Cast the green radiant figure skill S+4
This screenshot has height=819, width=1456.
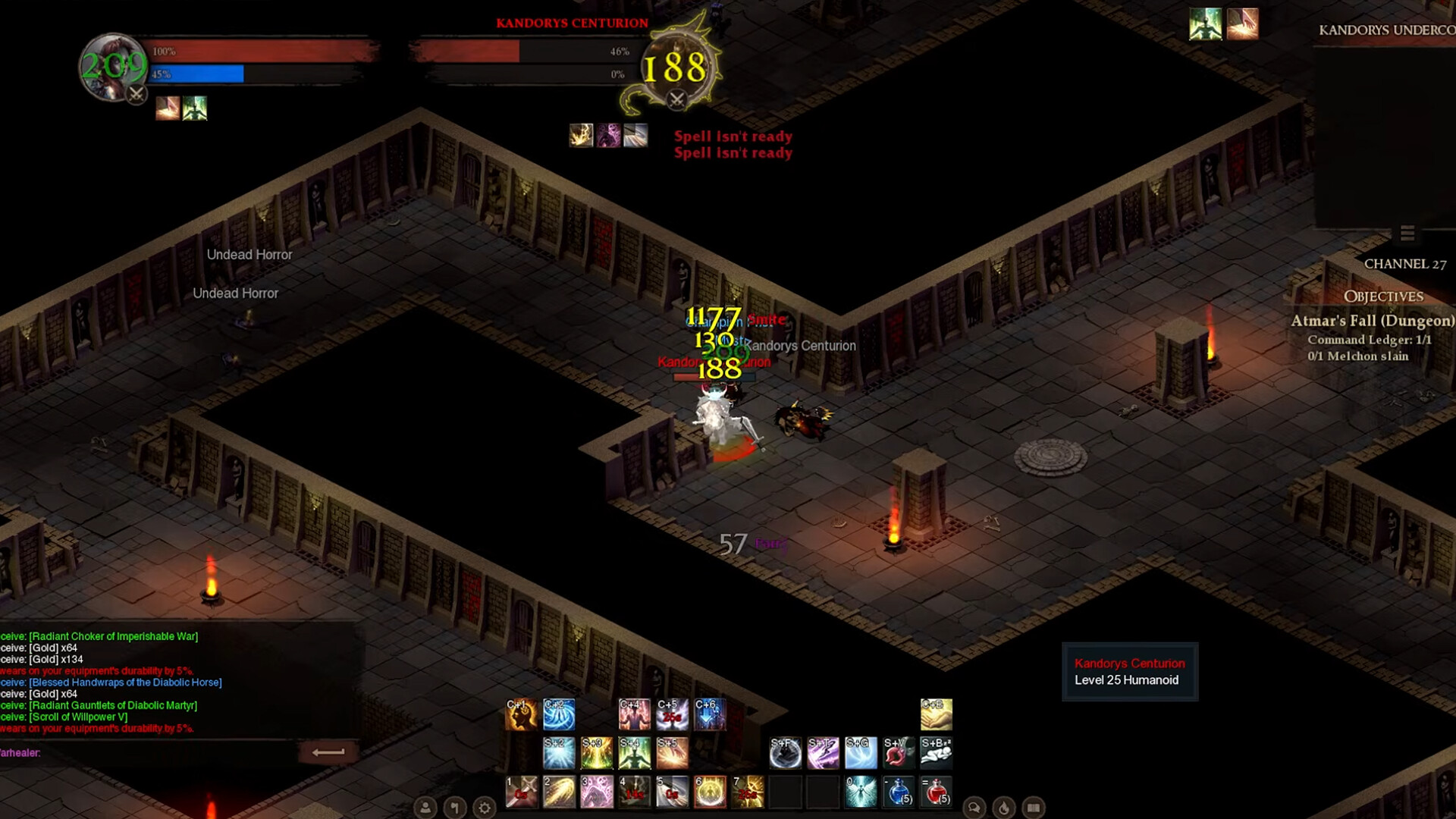click(x=634, y=753)
